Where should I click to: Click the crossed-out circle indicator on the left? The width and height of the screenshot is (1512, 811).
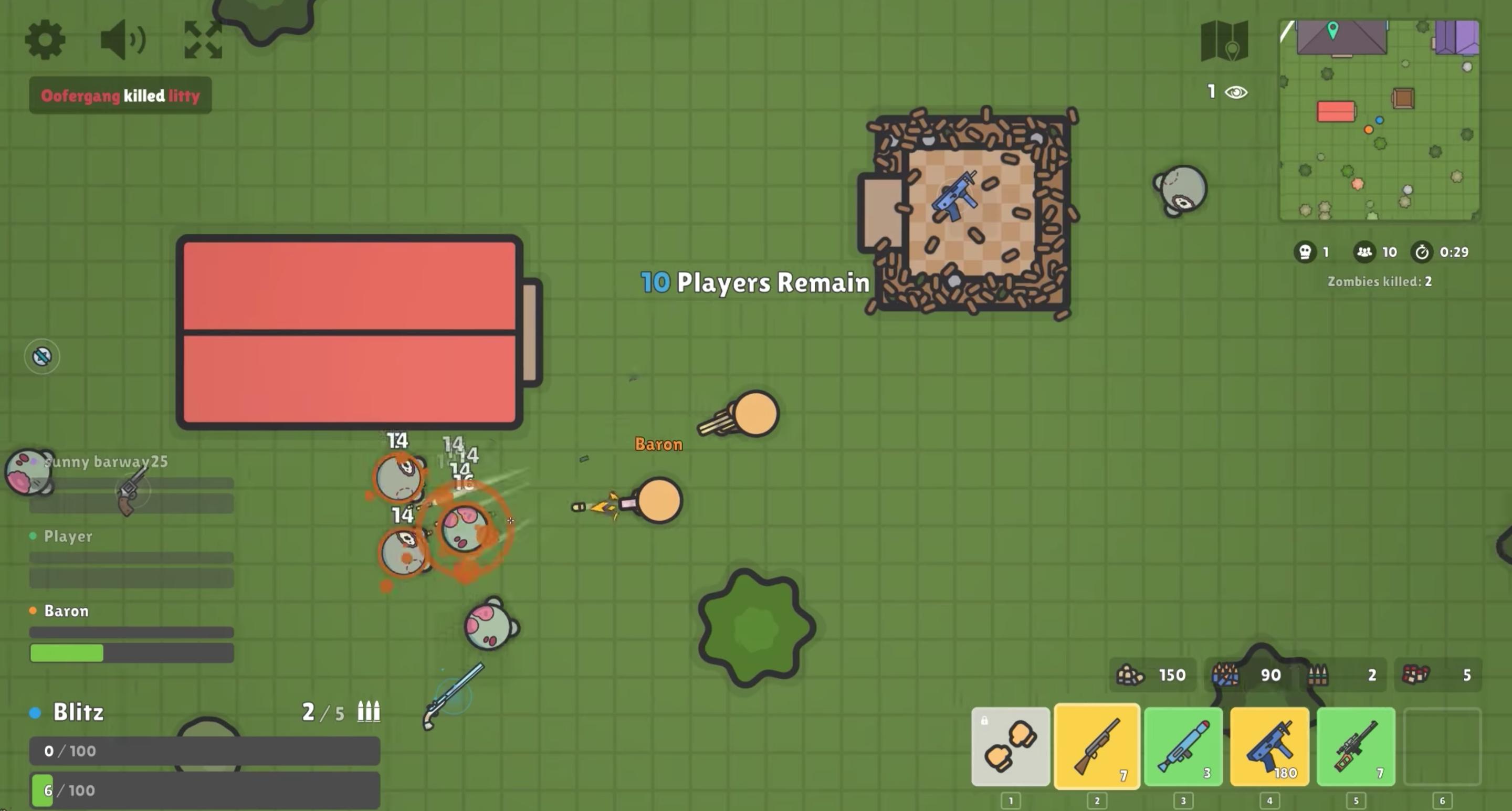(x=41, y=356)
